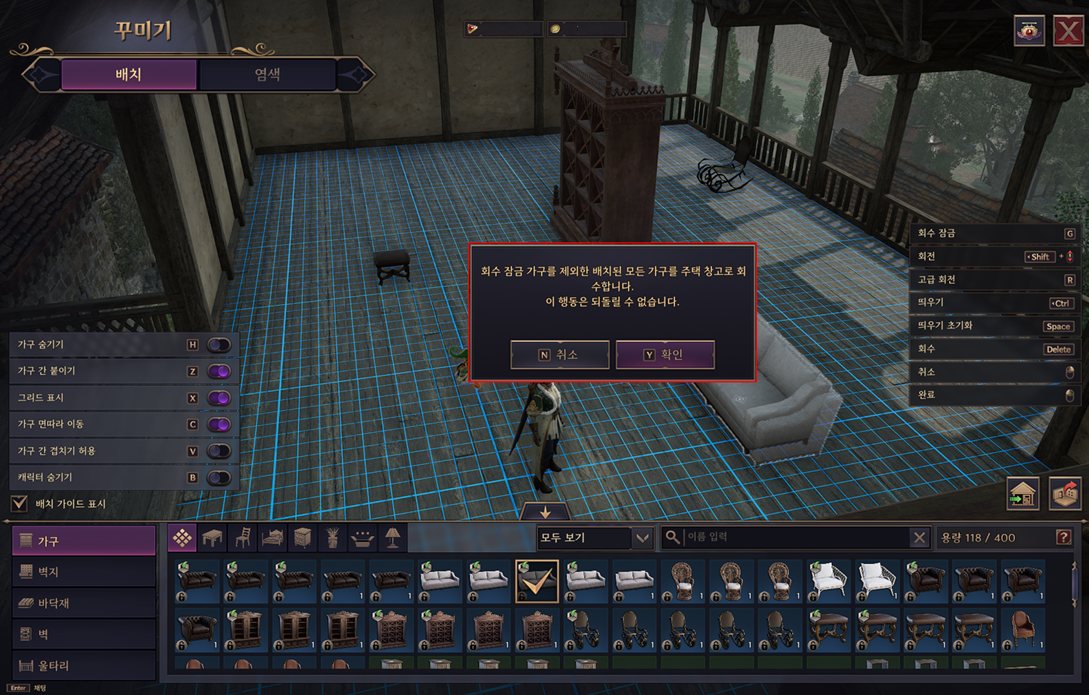Open the 모두 보기 filter dropdown
Image resolution: width=1089 pixels, height=695 pixels.
595,538
